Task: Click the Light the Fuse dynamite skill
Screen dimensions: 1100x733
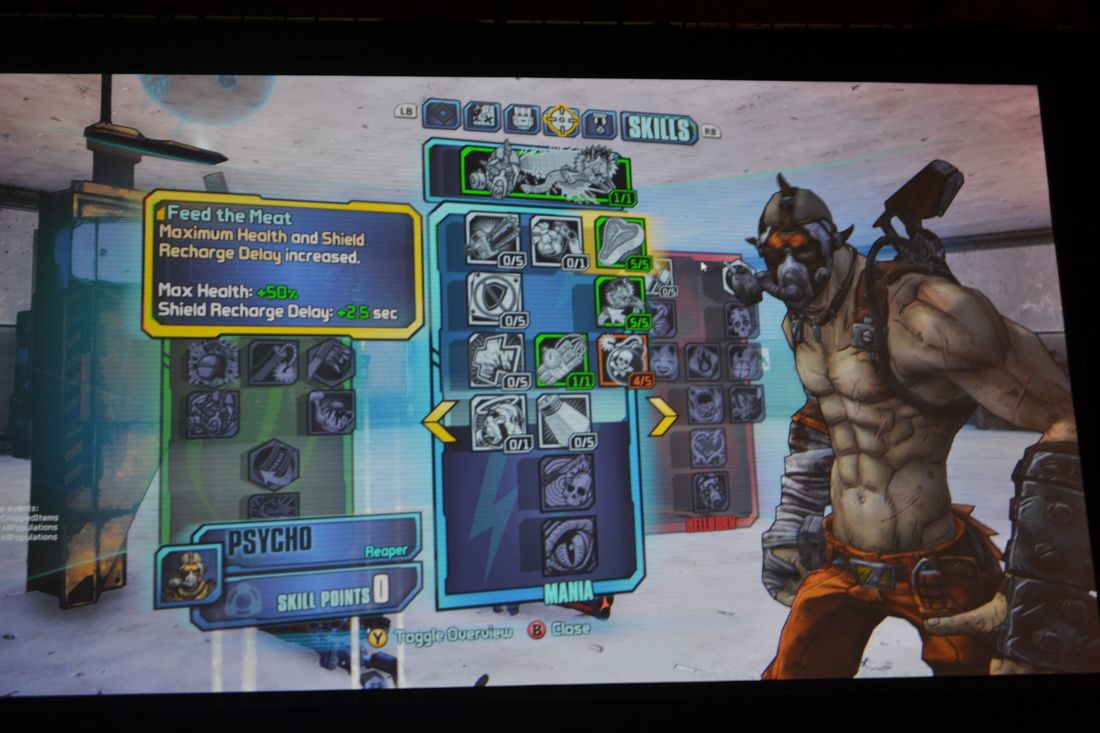Action: 559,358
